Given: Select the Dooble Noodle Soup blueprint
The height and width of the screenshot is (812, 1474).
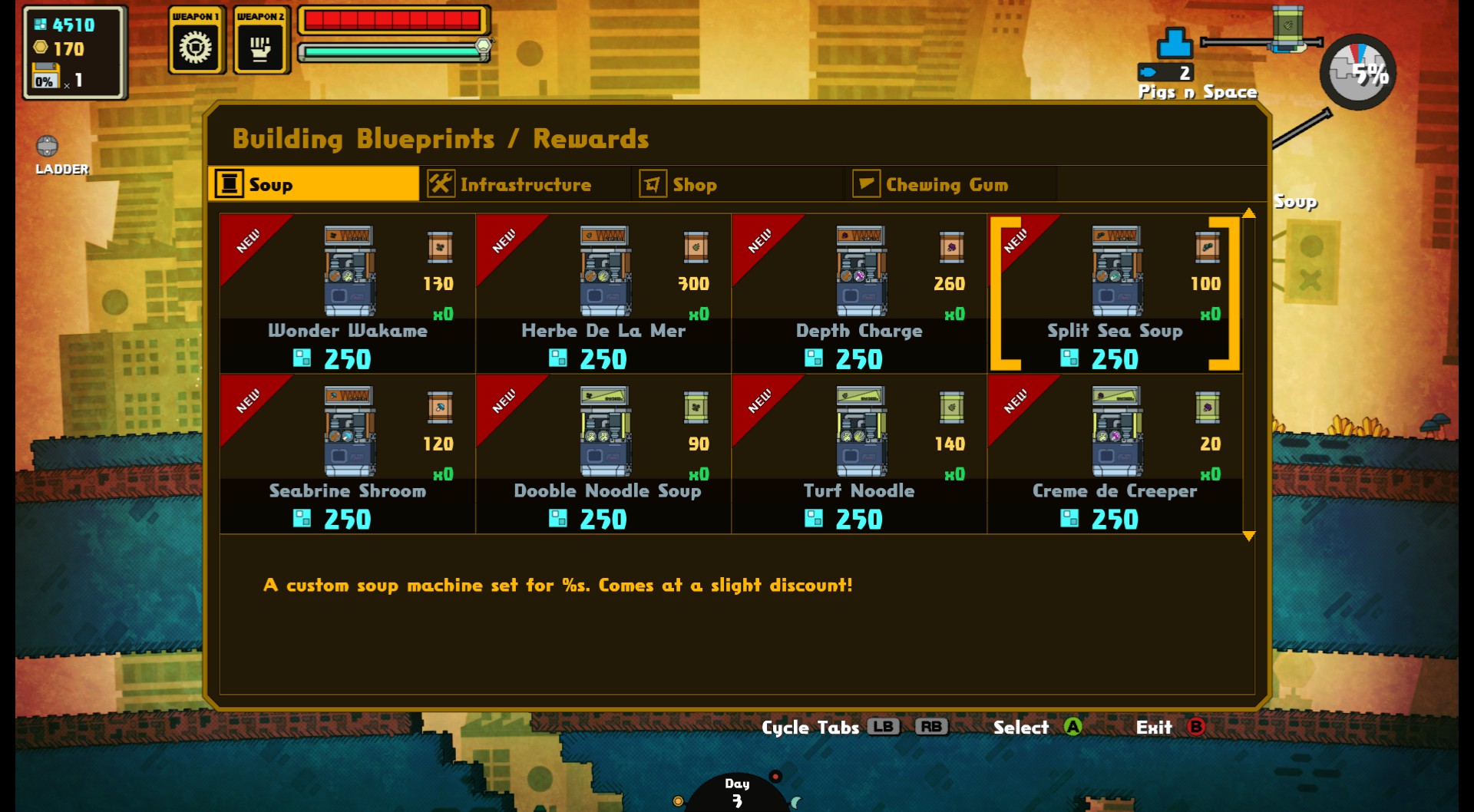Looking at the screenshot, I should [603, 454].
